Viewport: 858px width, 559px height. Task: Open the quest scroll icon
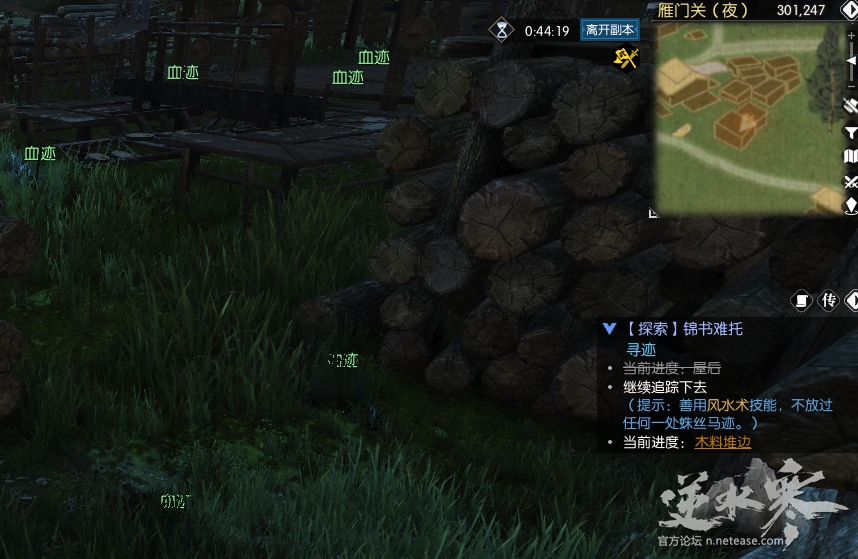point(801,300)
